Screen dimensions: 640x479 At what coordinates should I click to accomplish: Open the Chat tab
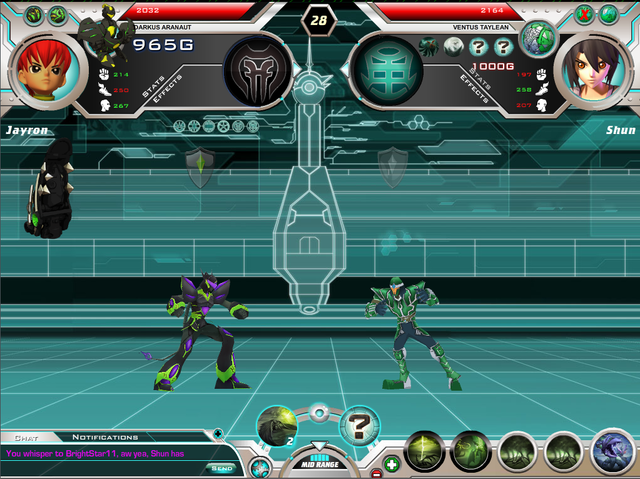[x=23, y=437]
